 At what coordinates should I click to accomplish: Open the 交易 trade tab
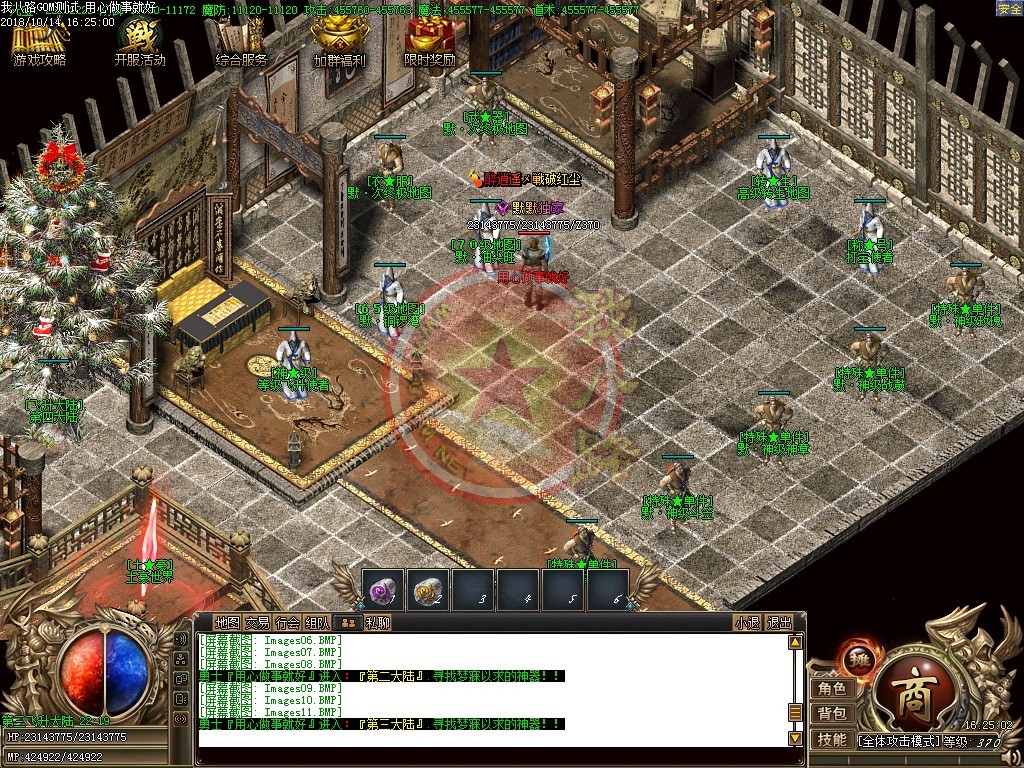tap(257, 622)
